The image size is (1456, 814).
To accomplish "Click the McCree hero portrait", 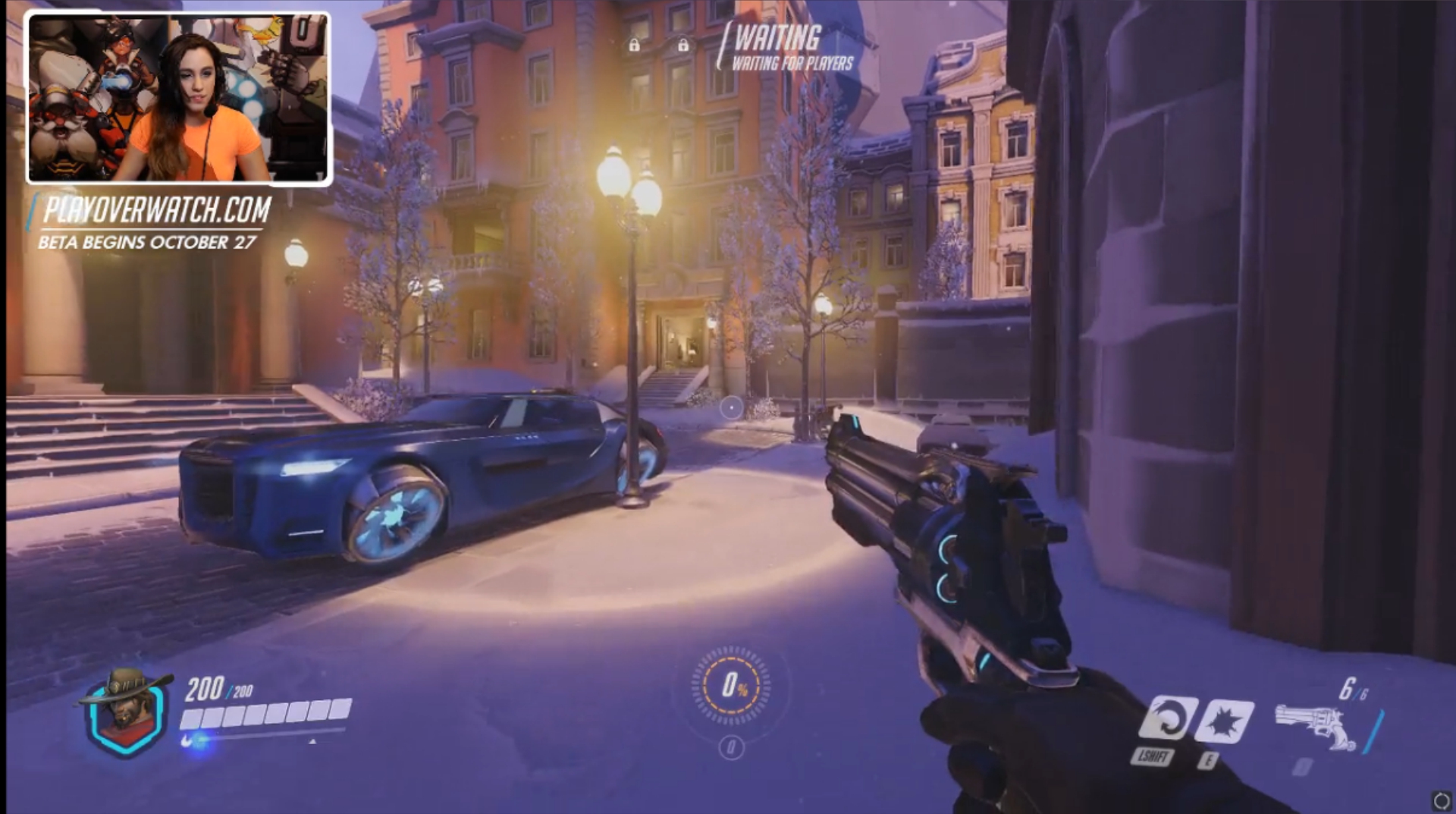I will click(x=124, y=711).
